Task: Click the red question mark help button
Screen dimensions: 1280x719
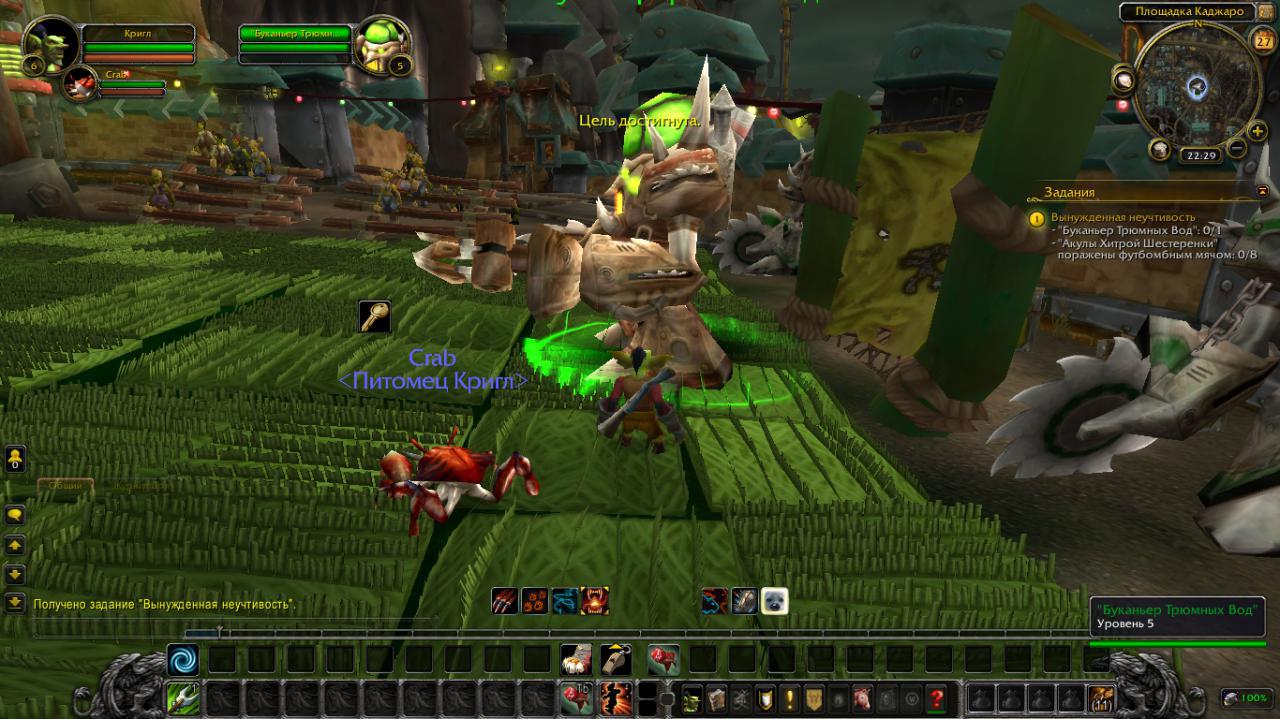Action: (x=936, y=698)
